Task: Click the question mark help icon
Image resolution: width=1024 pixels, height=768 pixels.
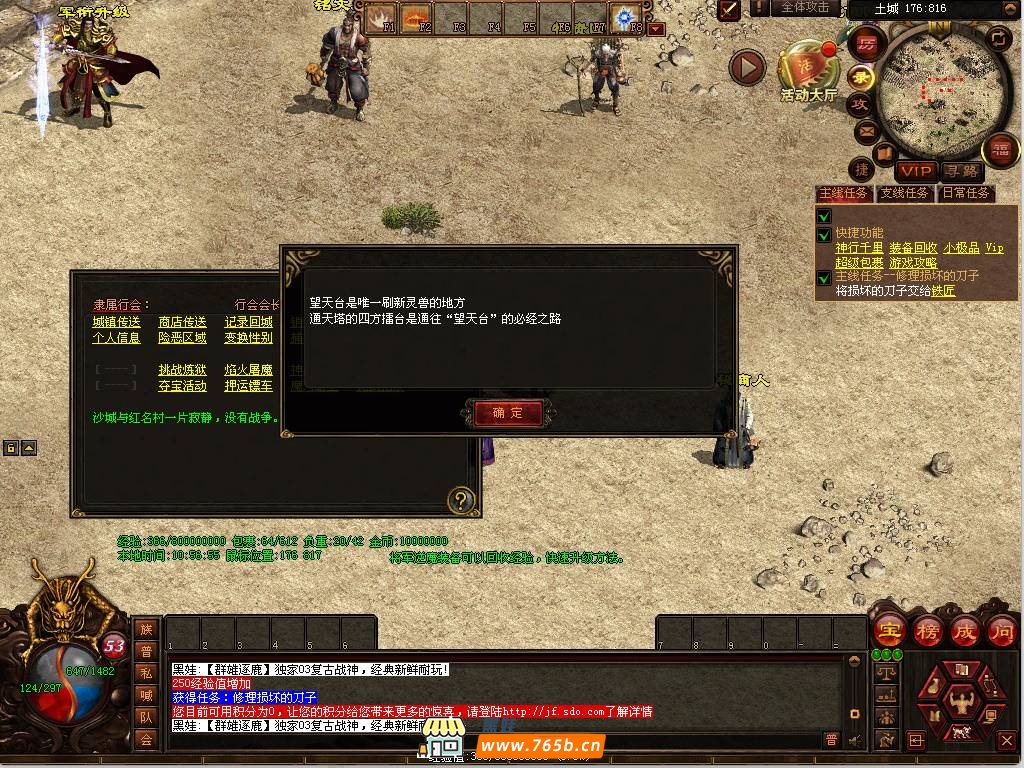Action: pos(461,500)
